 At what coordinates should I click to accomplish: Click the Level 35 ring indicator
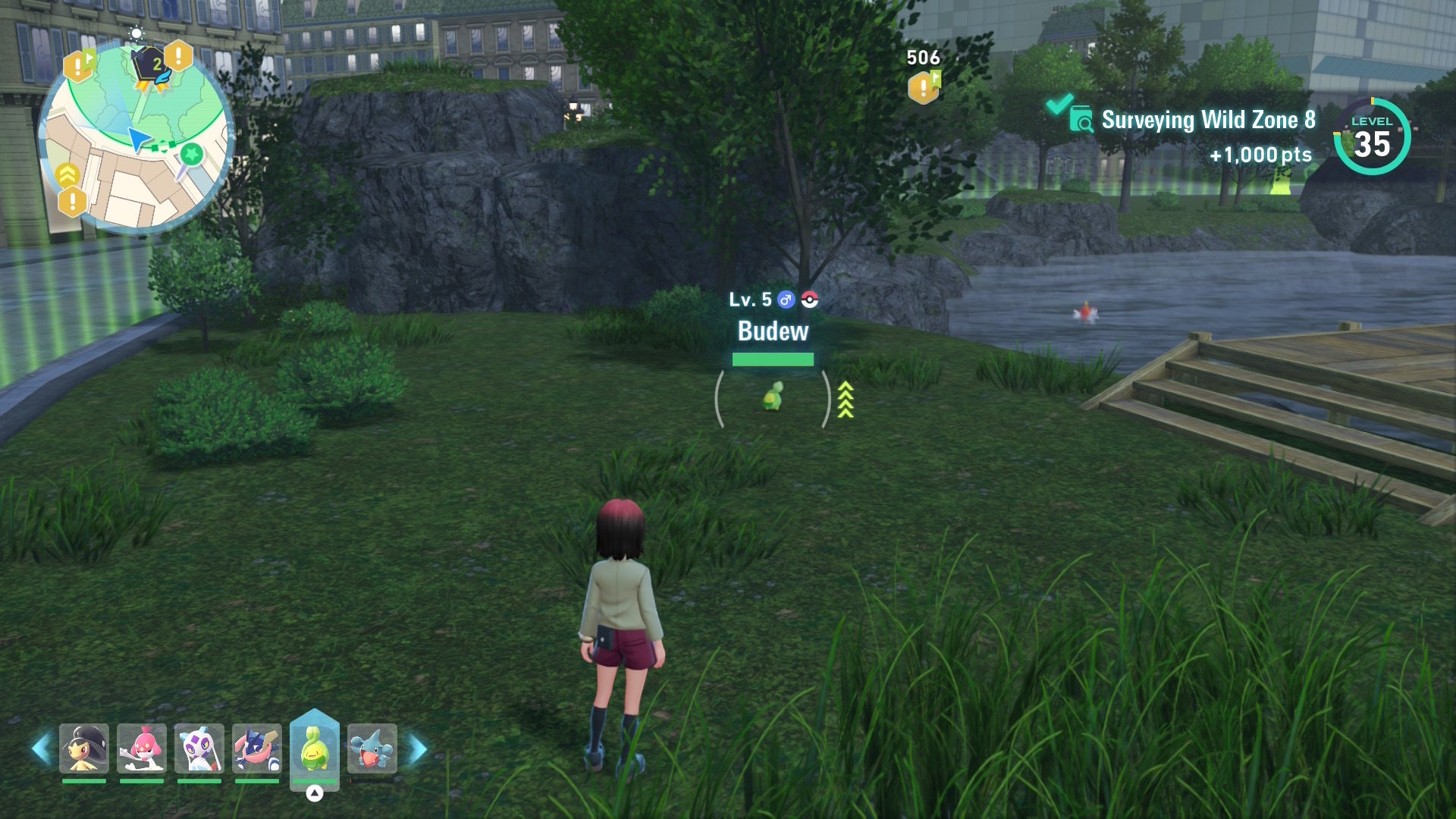[1372, 136]
